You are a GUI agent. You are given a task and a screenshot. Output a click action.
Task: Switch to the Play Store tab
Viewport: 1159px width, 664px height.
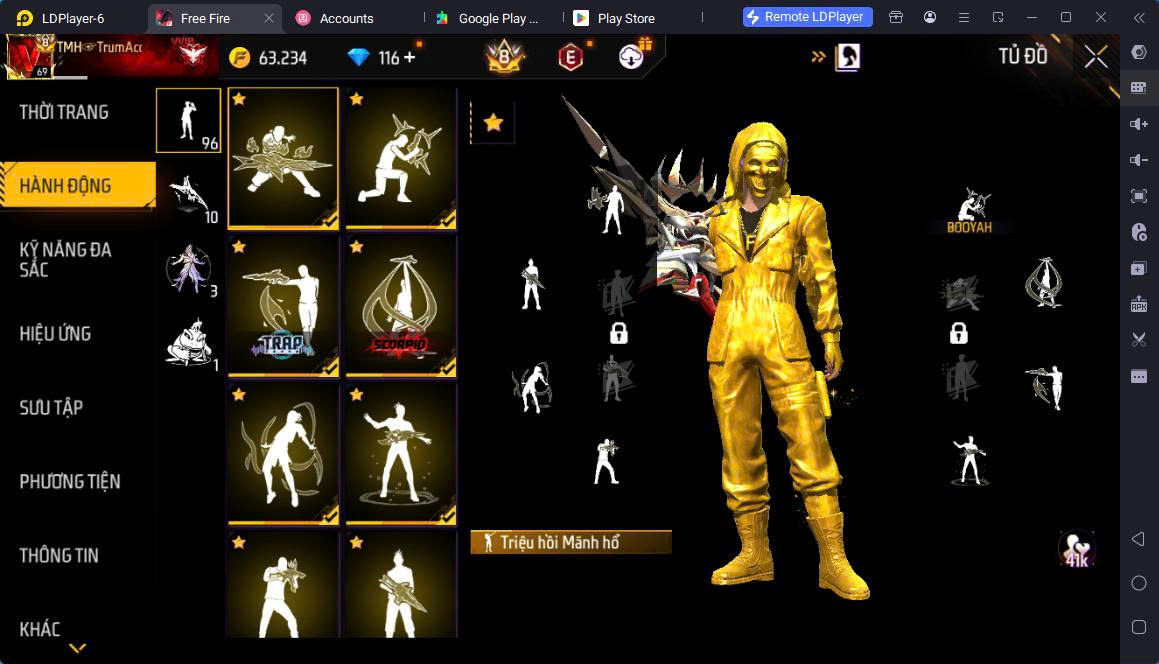point(625,18)
